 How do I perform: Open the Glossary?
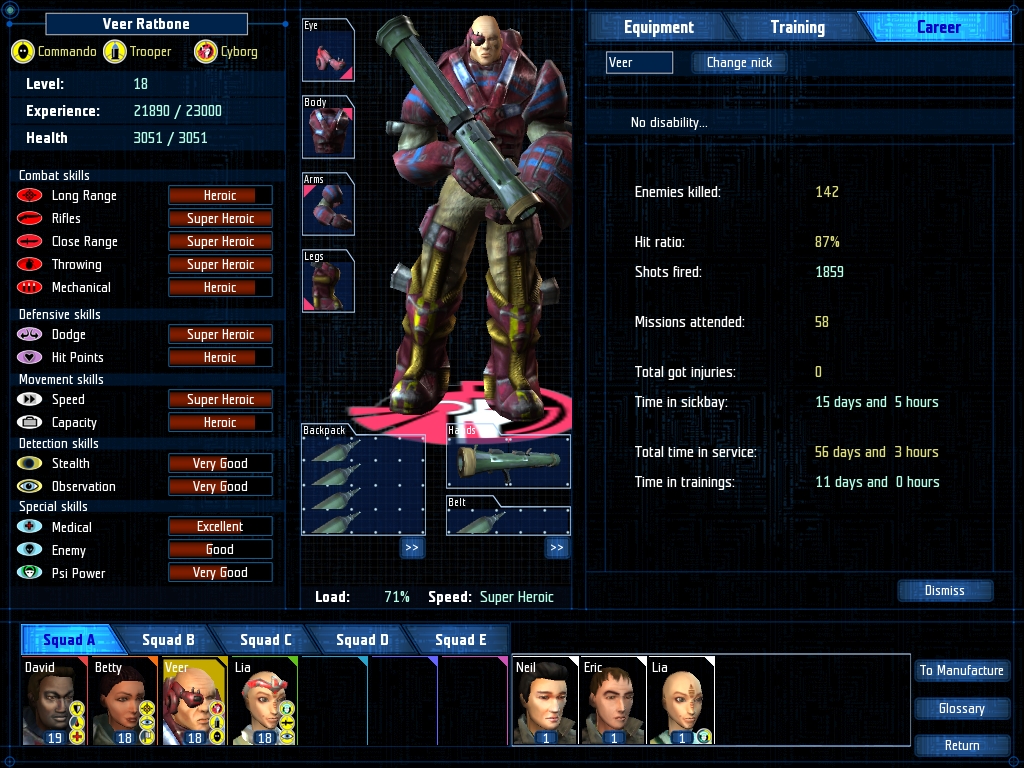(x=961, y=708)
